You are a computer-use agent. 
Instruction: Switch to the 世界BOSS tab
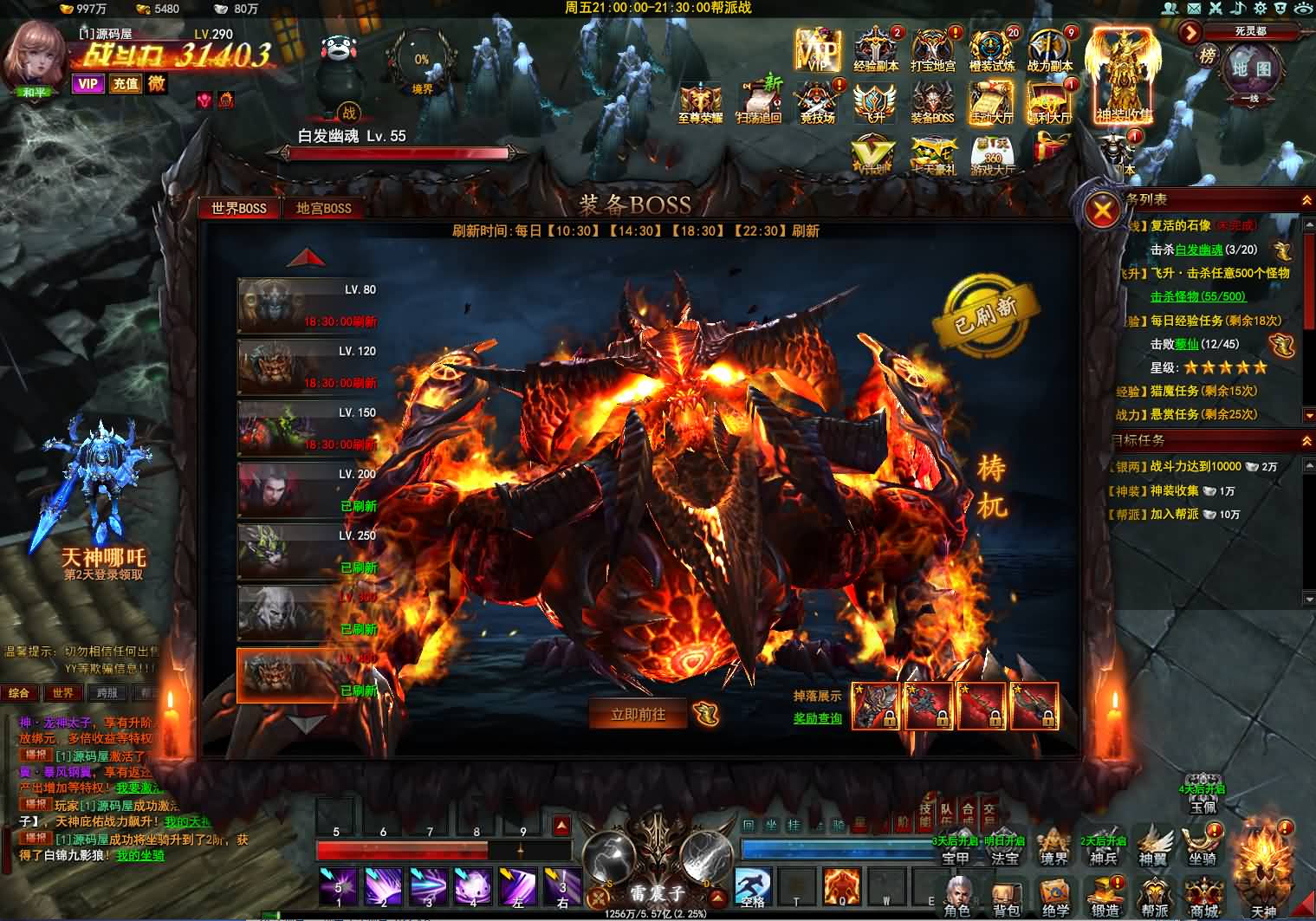(239, 209)
